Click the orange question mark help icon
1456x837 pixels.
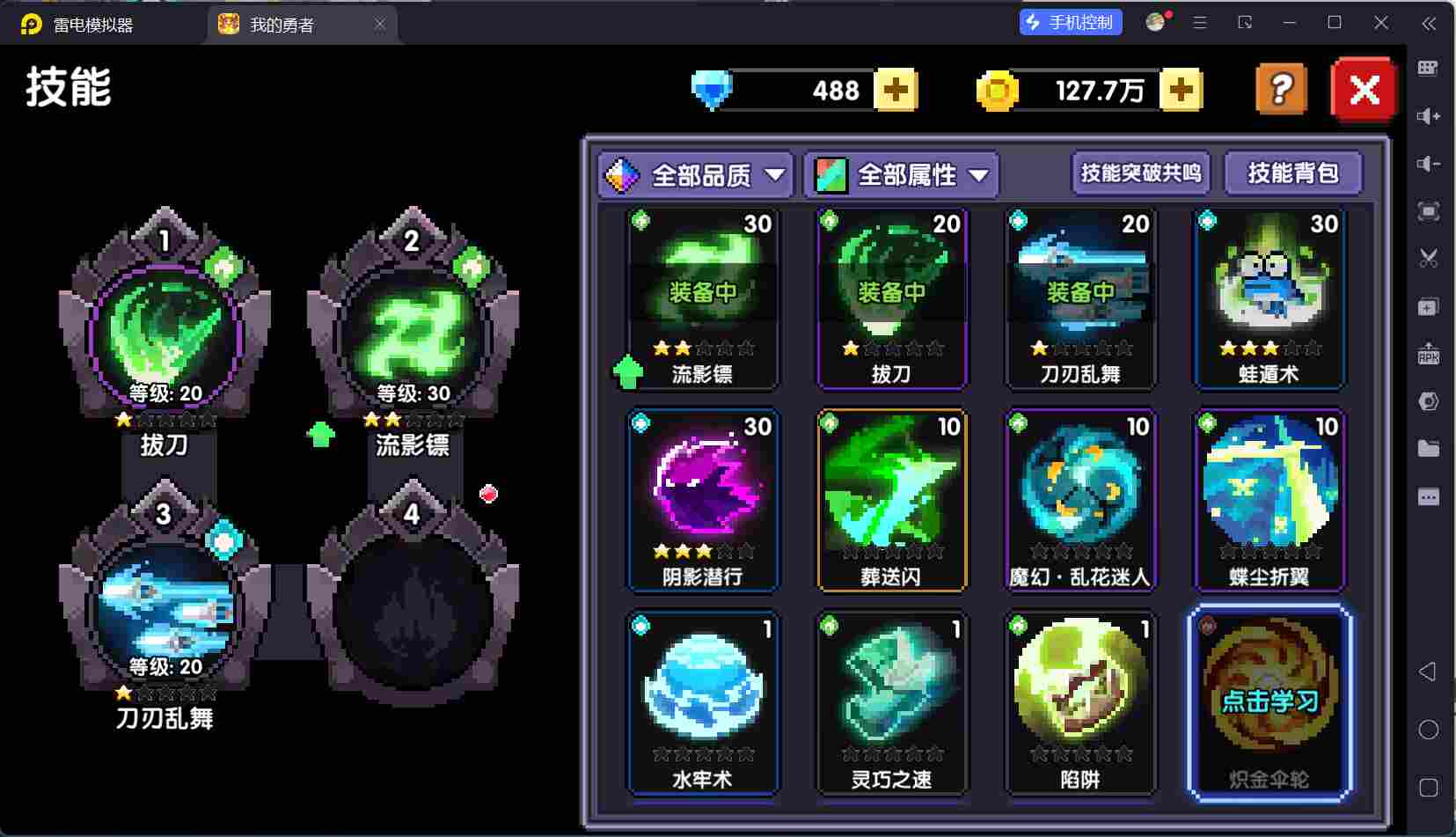point(1281,88)
